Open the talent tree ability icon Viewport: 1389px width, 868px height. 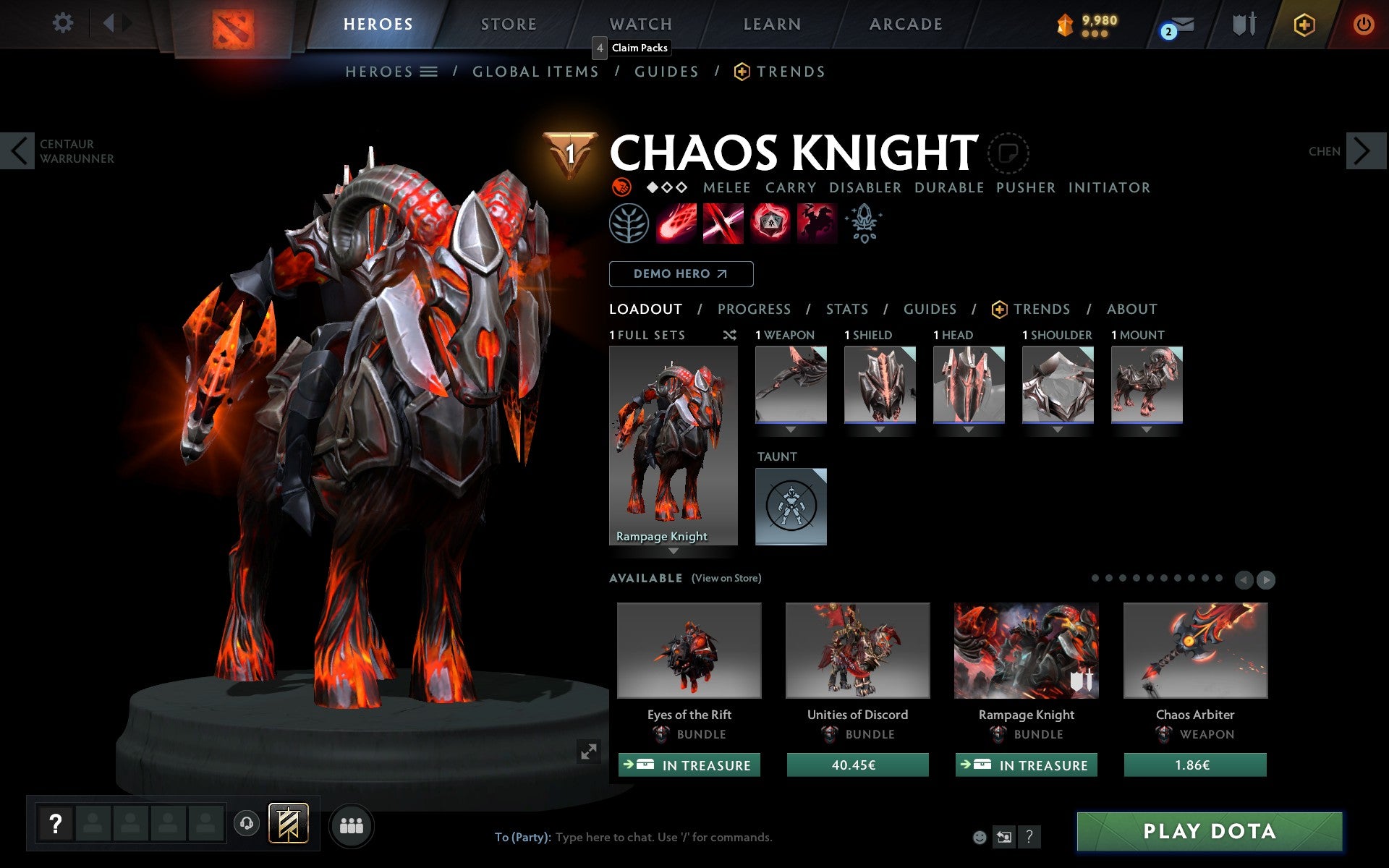[628, 224]
